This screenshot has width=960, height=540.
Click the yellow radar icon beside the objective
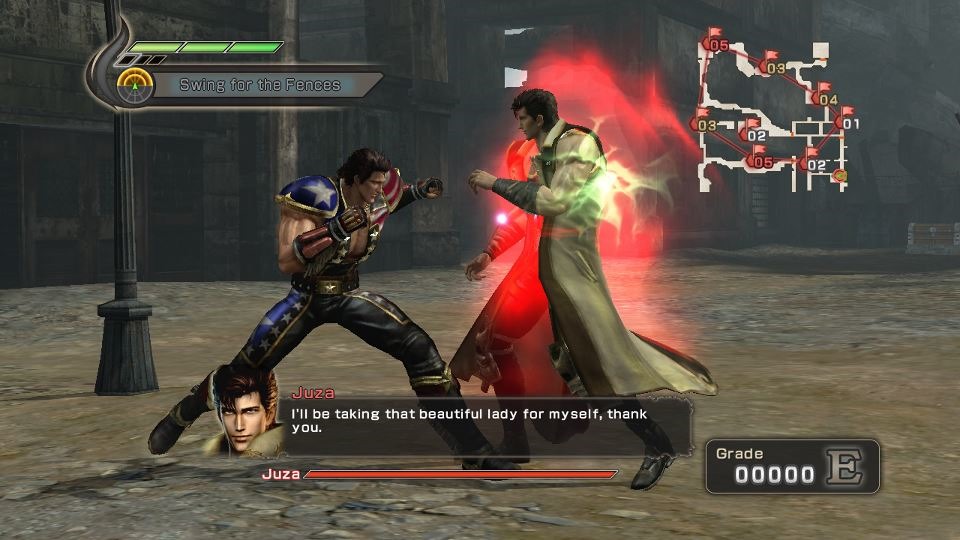(134, 86)
